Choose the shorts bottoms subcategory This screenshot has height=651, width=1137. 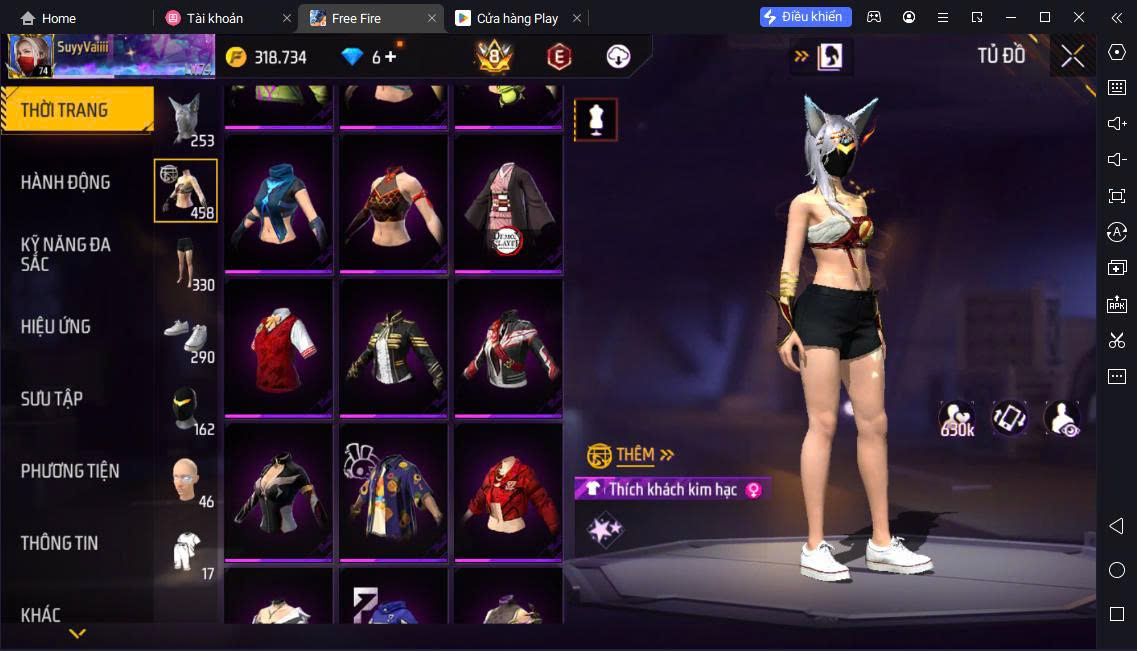pos(185,263)
